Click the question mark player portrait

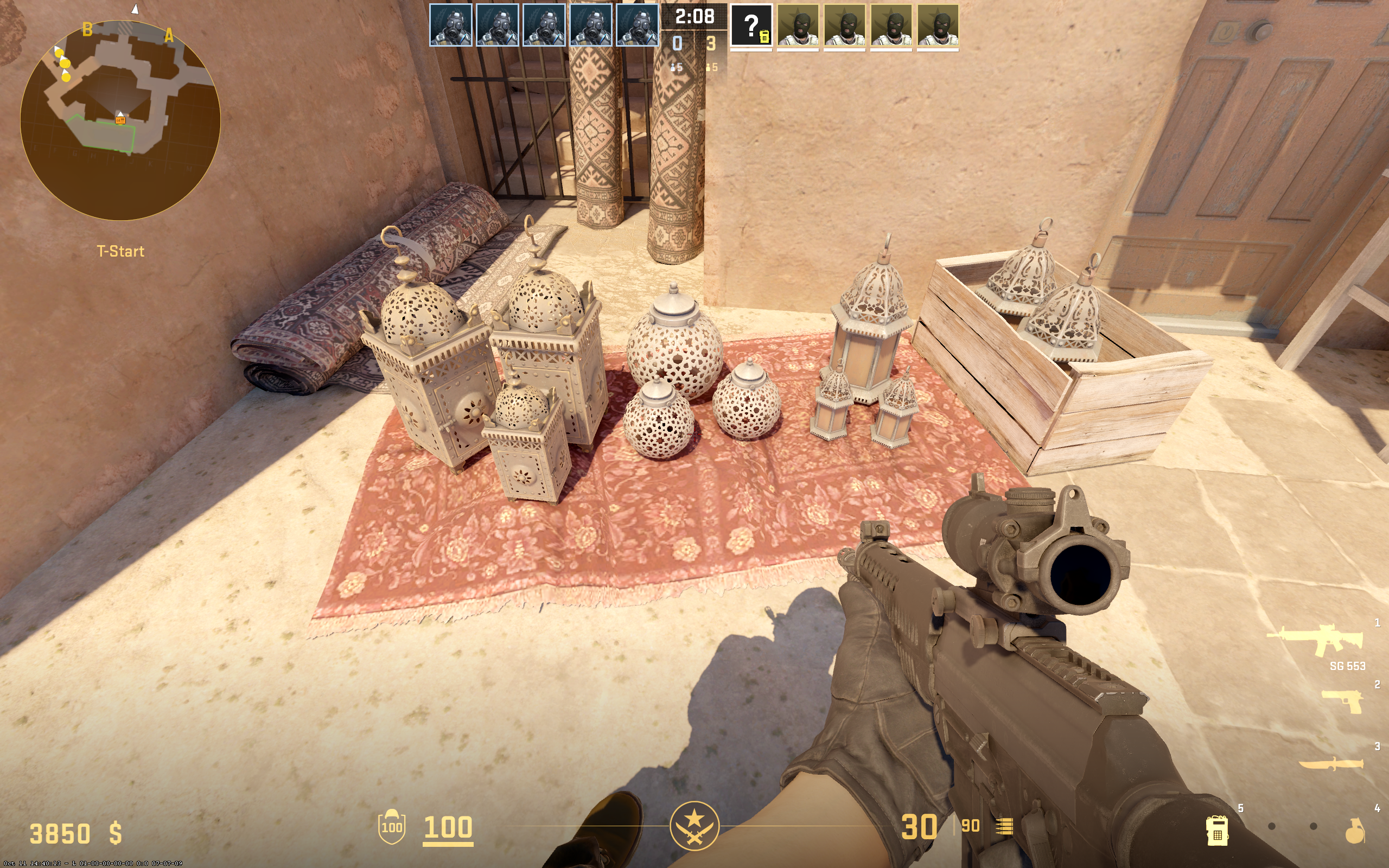pos(751,26)
